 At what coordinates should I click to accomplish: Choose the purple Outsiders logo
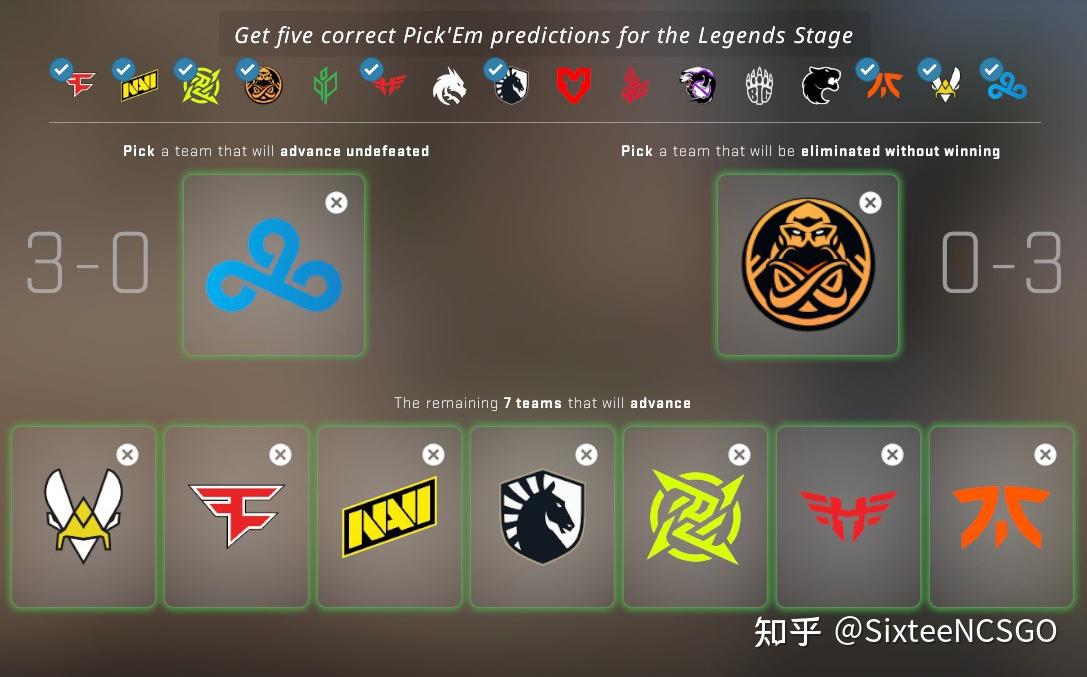point(697,86)
